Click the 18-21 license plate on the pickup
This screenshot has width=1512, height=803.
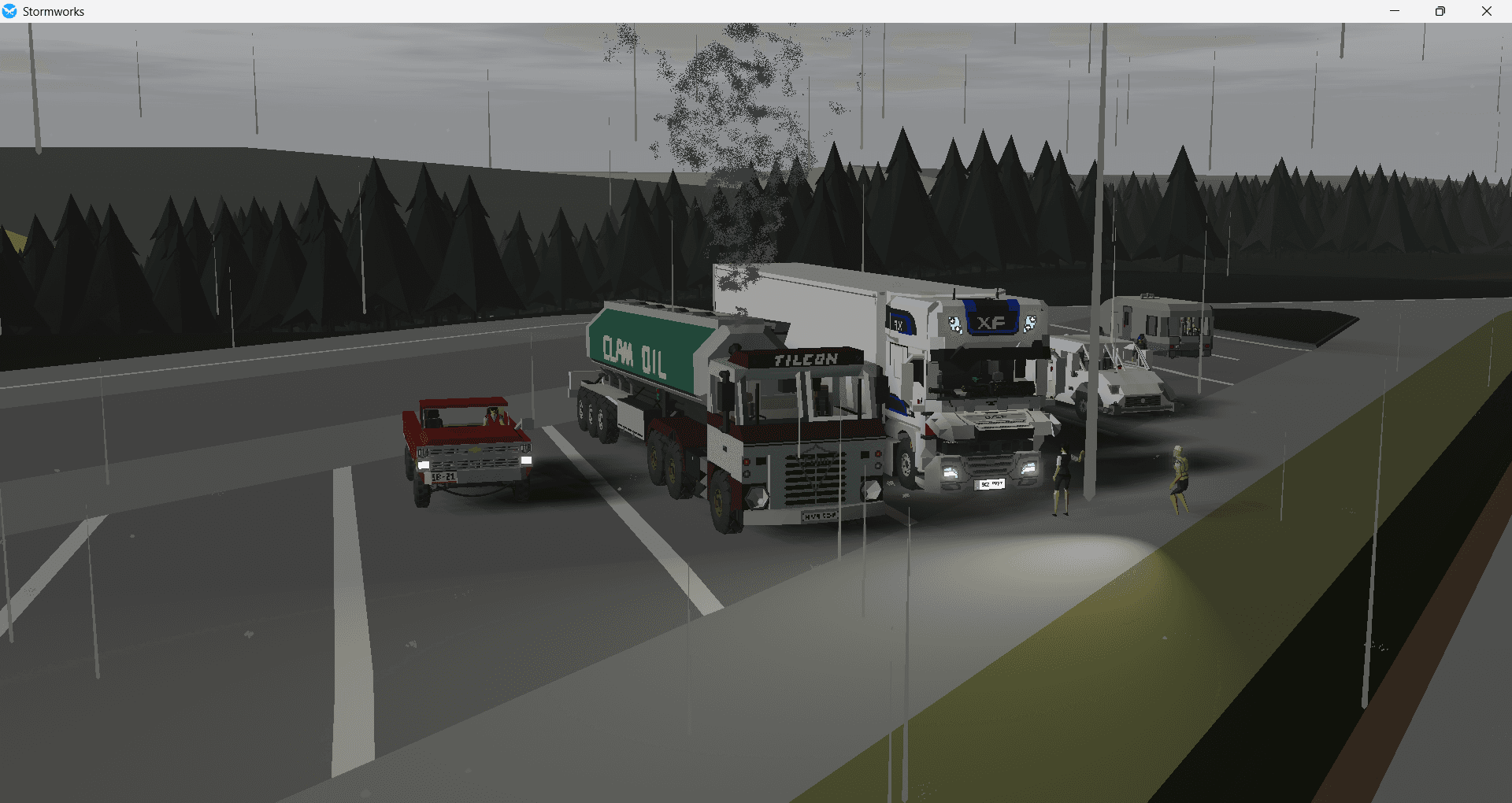[444, 476]
